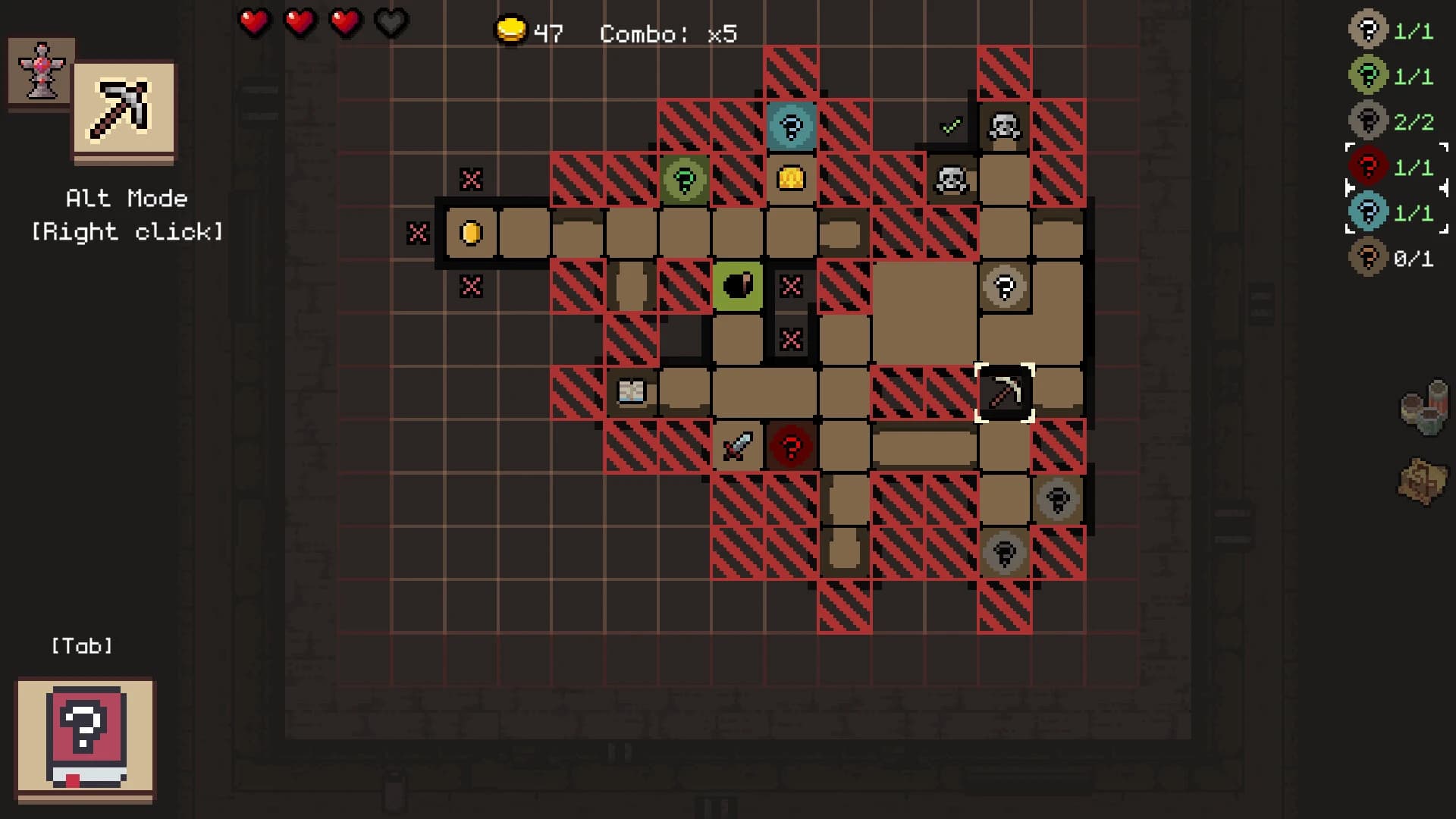Click the sword tile on the board
Viewport: 1456px width, 819px height.
coord(738,446)
